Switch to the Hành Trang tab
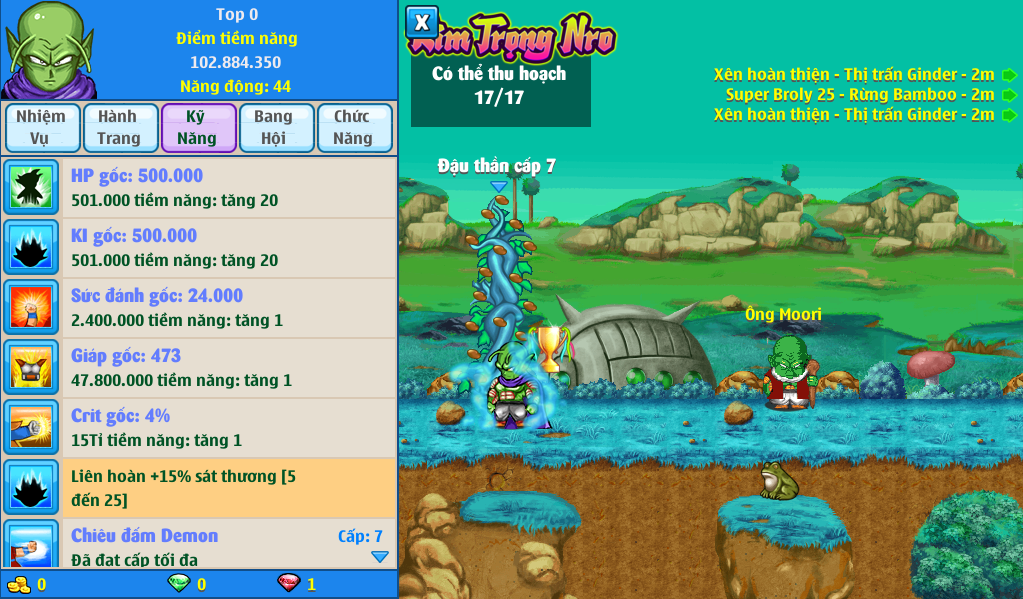 (120, 128)
